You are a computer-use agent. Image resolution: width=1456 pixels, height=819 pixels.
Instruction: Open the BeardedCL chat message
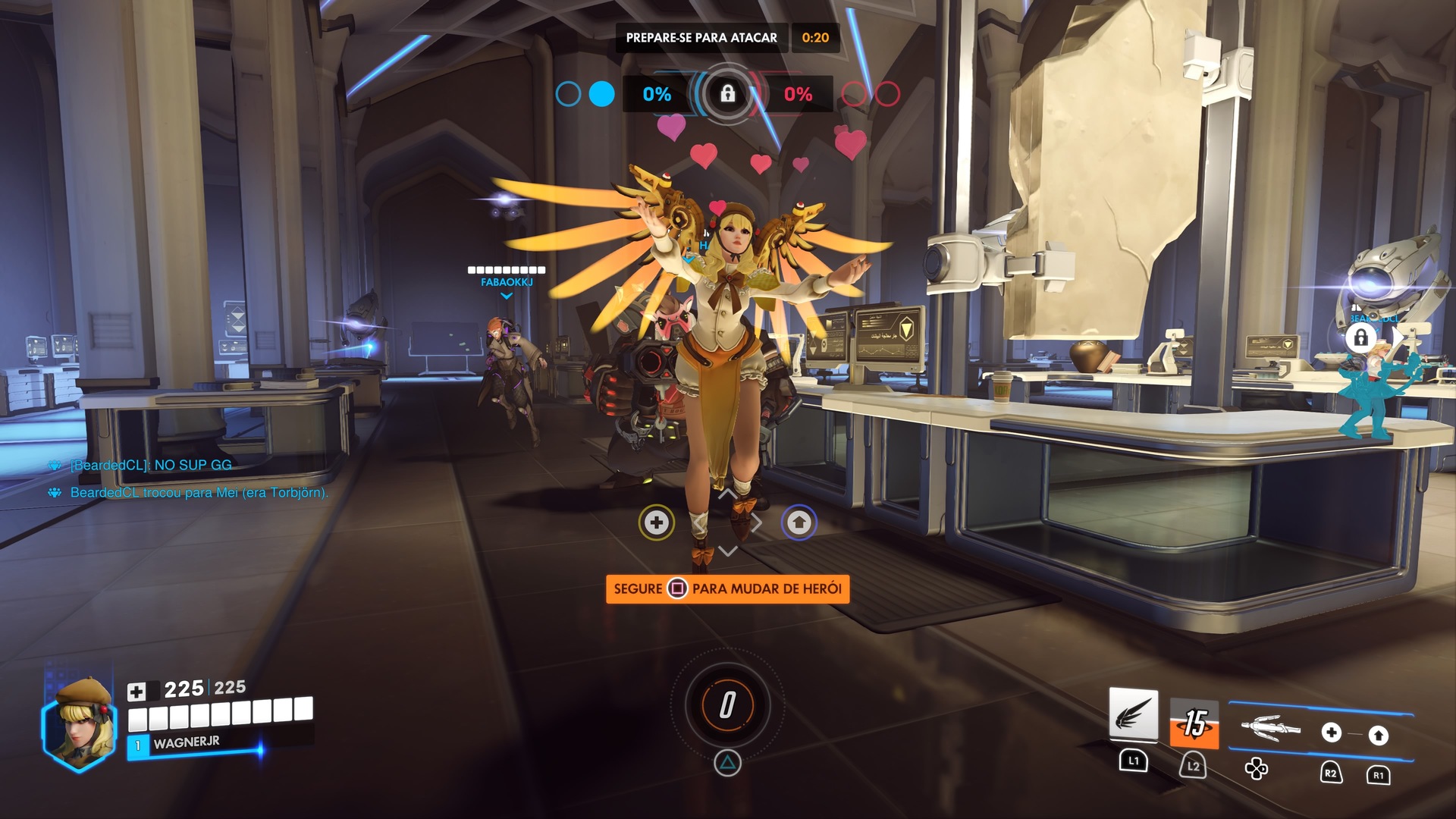point(151,465)
